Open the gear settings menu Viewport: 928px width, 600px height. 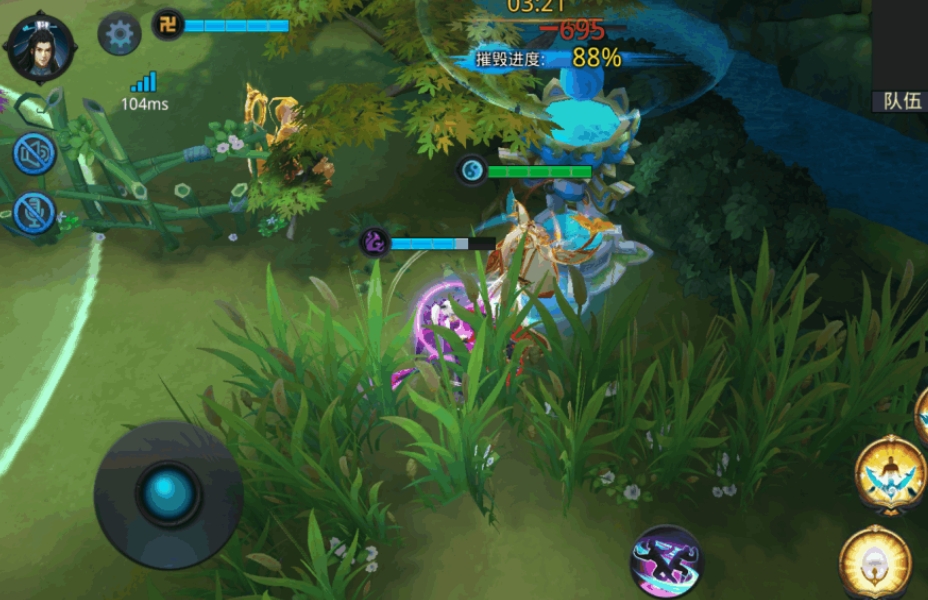[119, 35]
